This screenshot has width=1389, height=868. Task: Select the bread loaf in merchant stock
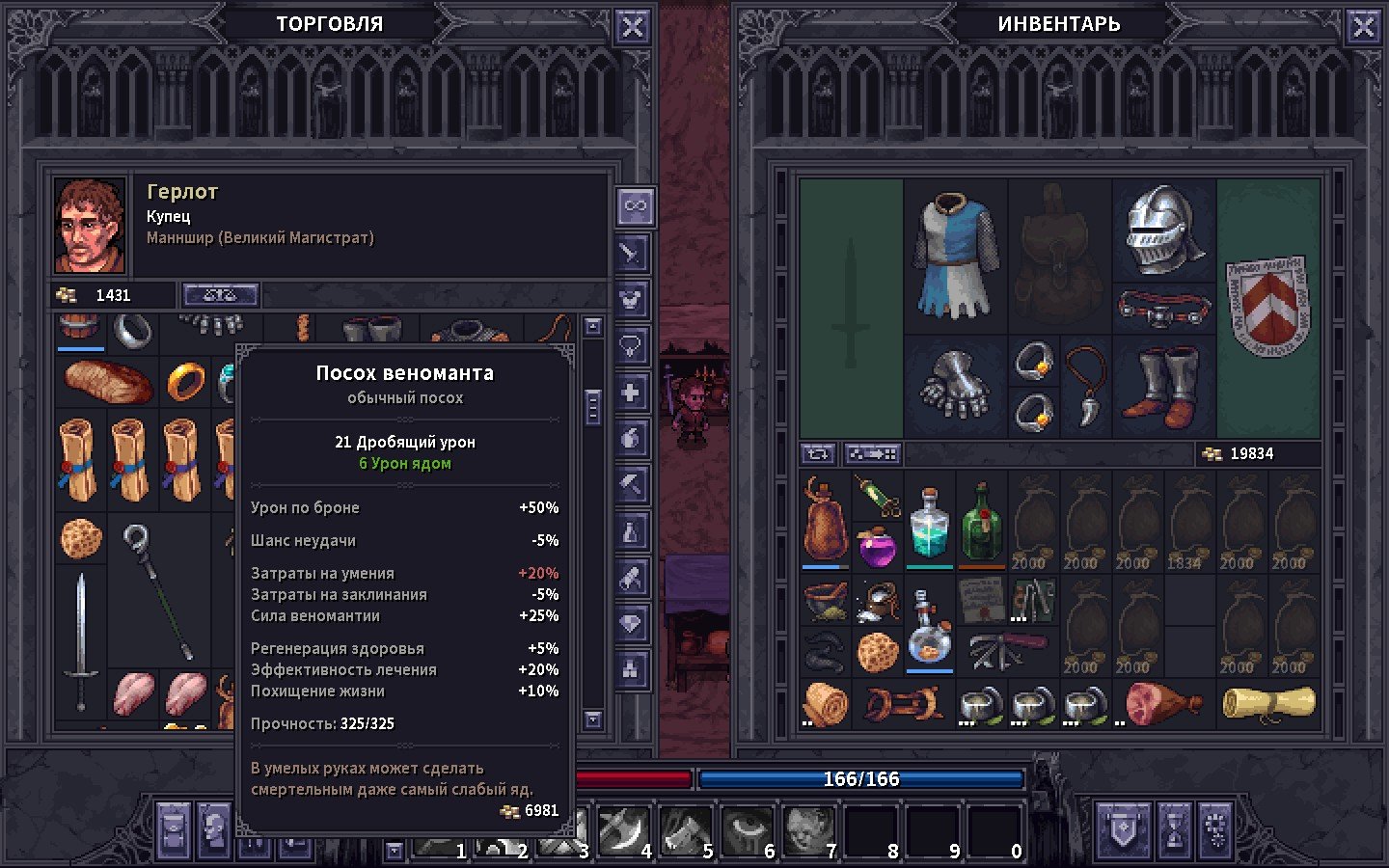(x=107, y=381)
